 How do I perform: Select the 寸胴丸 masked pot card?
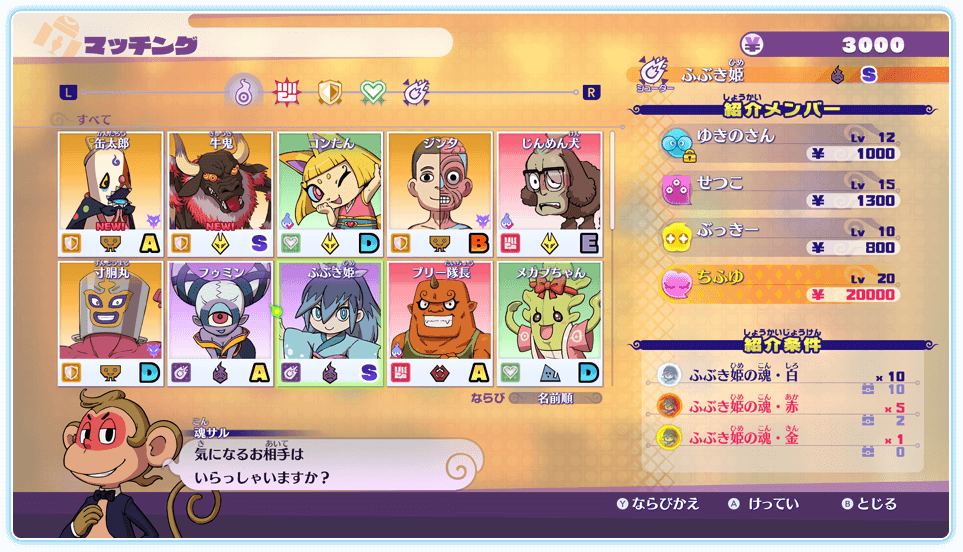[112, 322]
